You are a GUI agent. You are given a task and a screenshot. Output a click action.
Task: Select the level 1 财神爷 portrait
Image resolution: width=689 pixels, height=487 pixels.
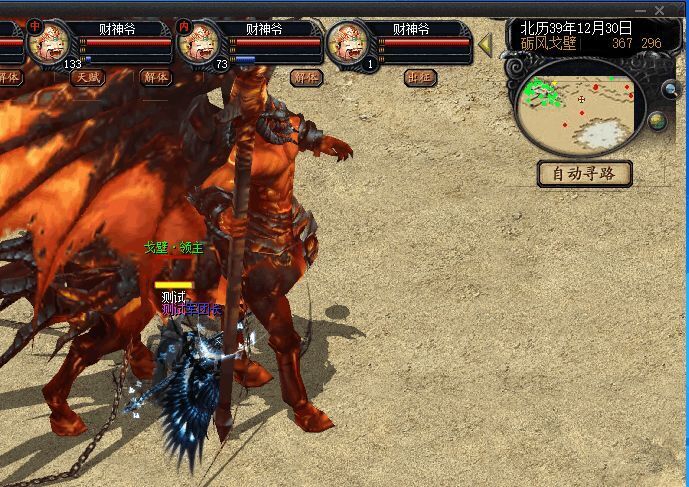(351, 44)
